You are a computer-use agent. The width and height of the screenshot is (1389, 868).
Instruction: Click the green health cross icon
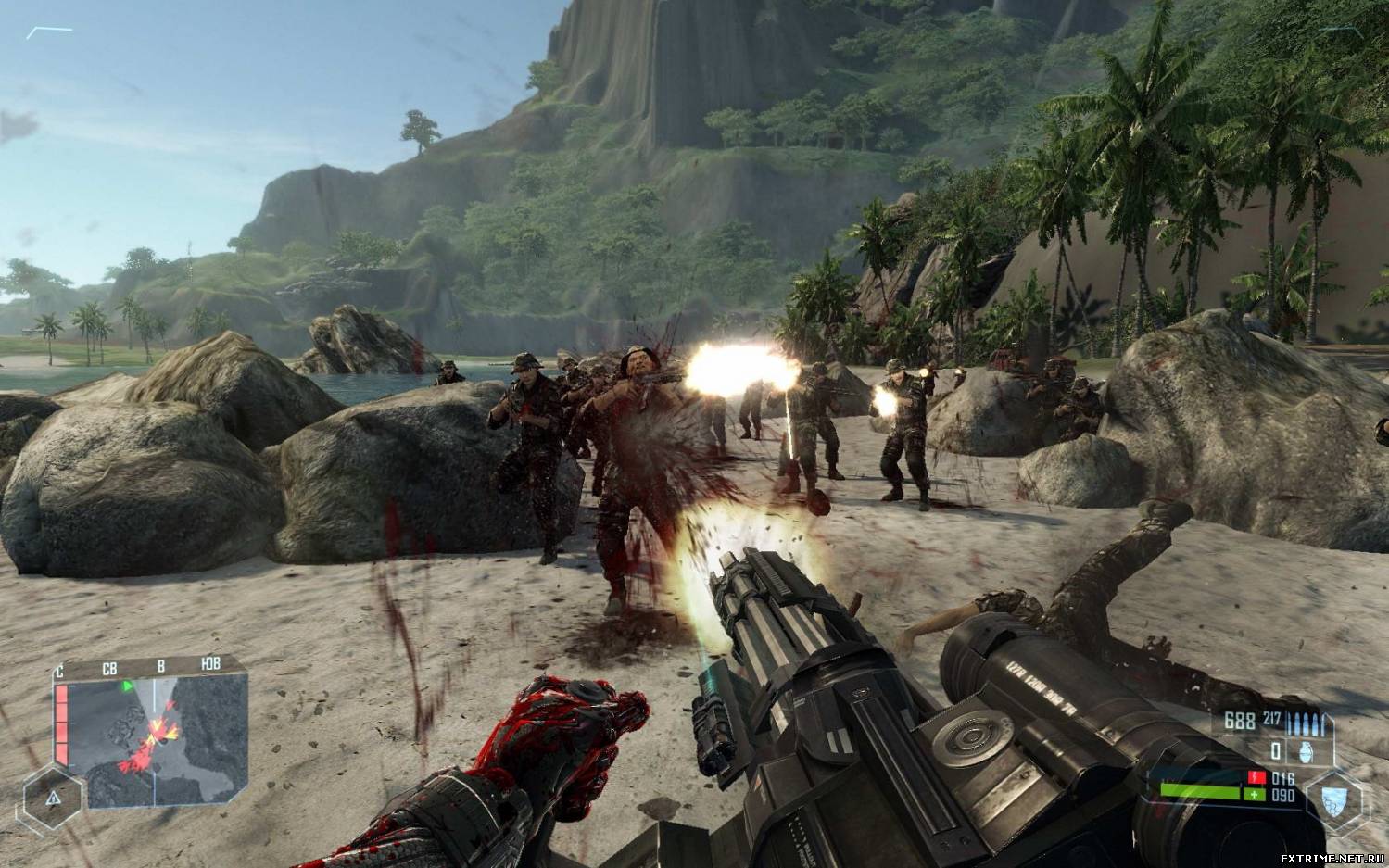tap(1256, 795)
